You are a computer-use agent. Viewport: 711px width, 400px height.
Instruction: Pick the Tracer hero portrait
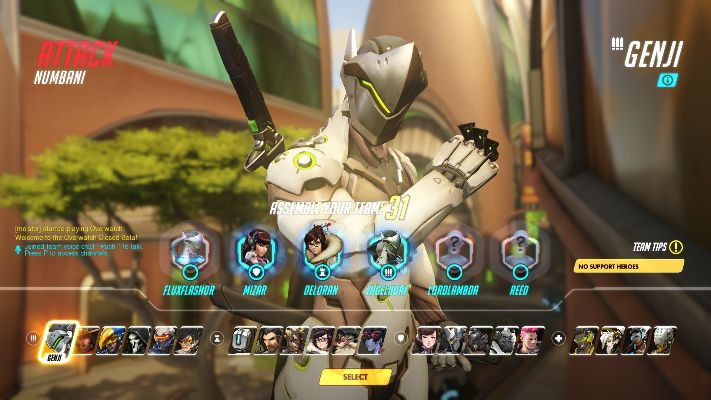(x=188, y=340)
